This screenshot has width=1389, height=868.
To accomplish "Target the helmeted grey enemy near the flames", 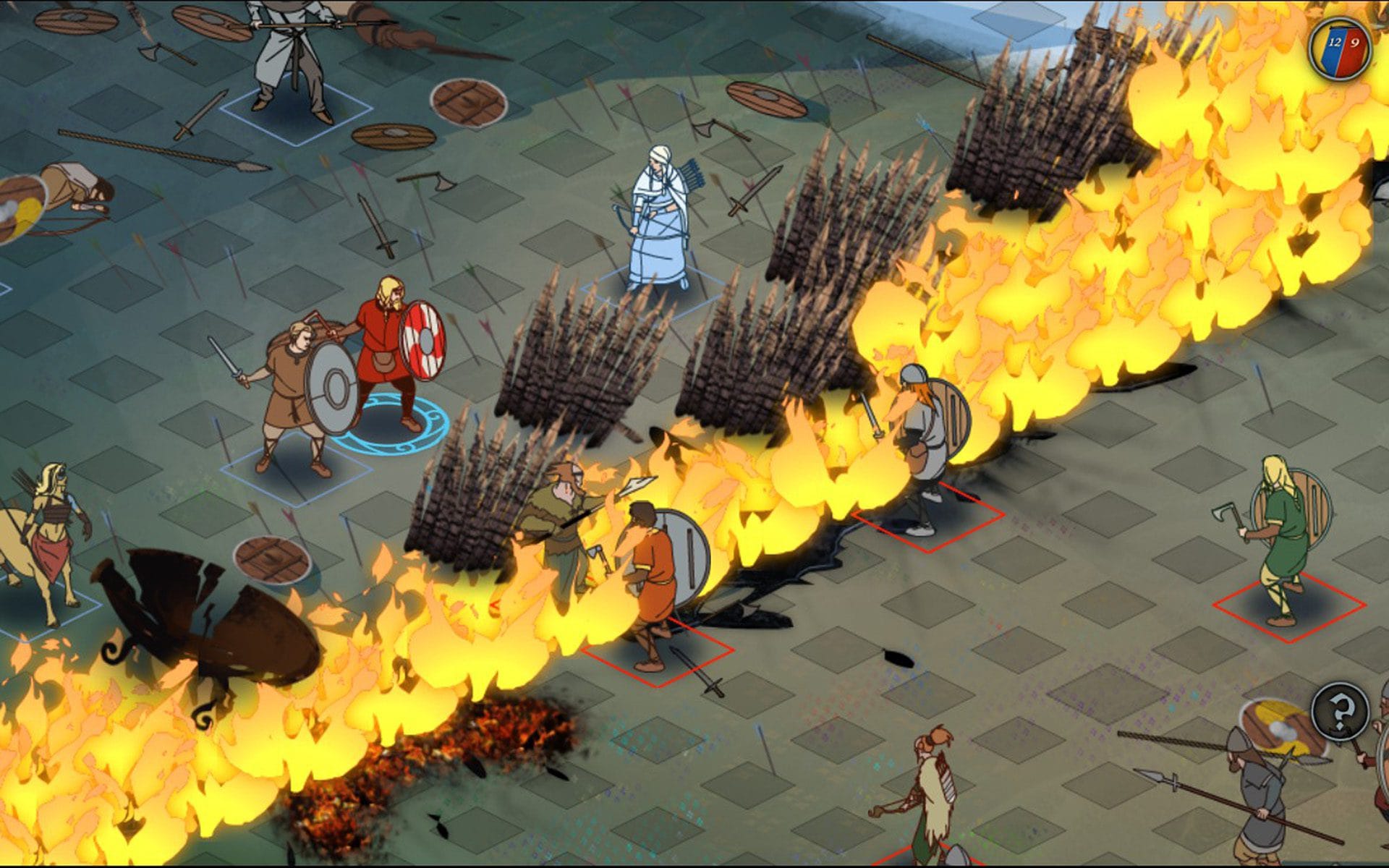I will pos(922,441).
